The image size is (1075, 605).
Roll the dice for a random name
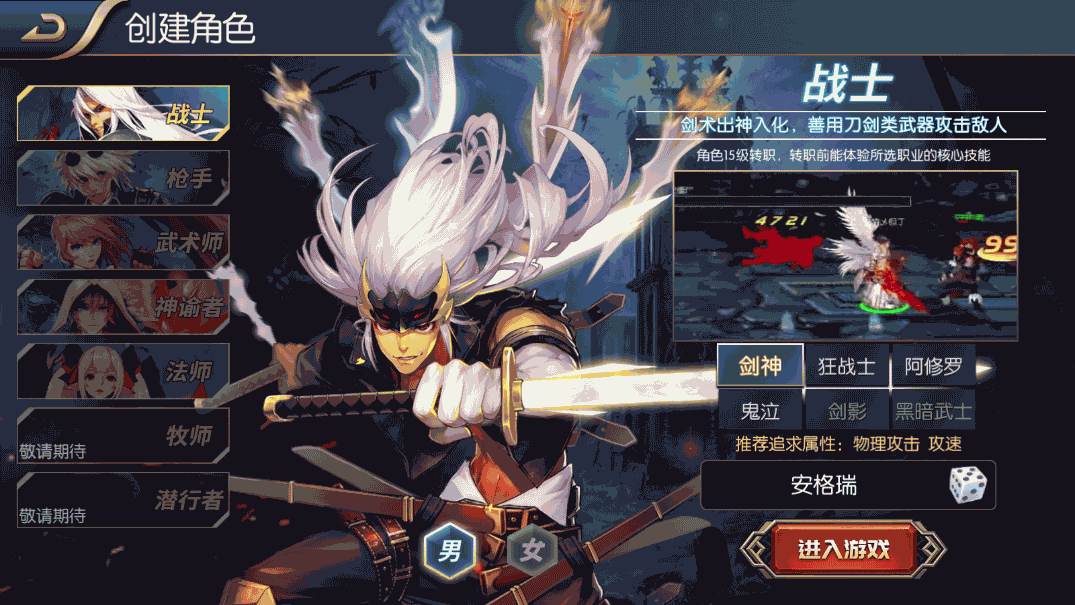click(x=967, y=486)
